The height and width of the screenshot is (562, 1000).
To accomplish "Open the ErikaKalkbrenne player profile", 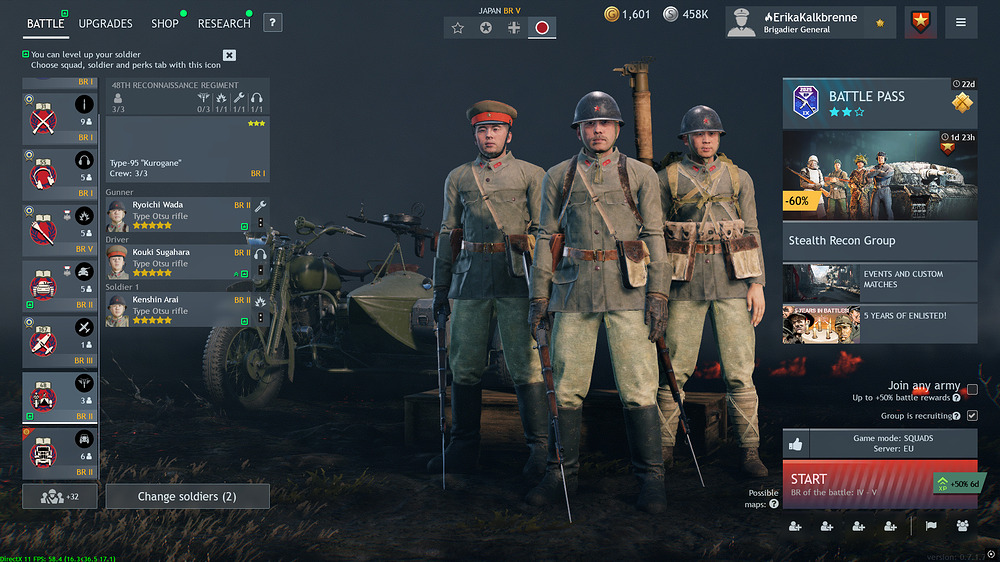I will pyautogui.click(x=810, y=22).
